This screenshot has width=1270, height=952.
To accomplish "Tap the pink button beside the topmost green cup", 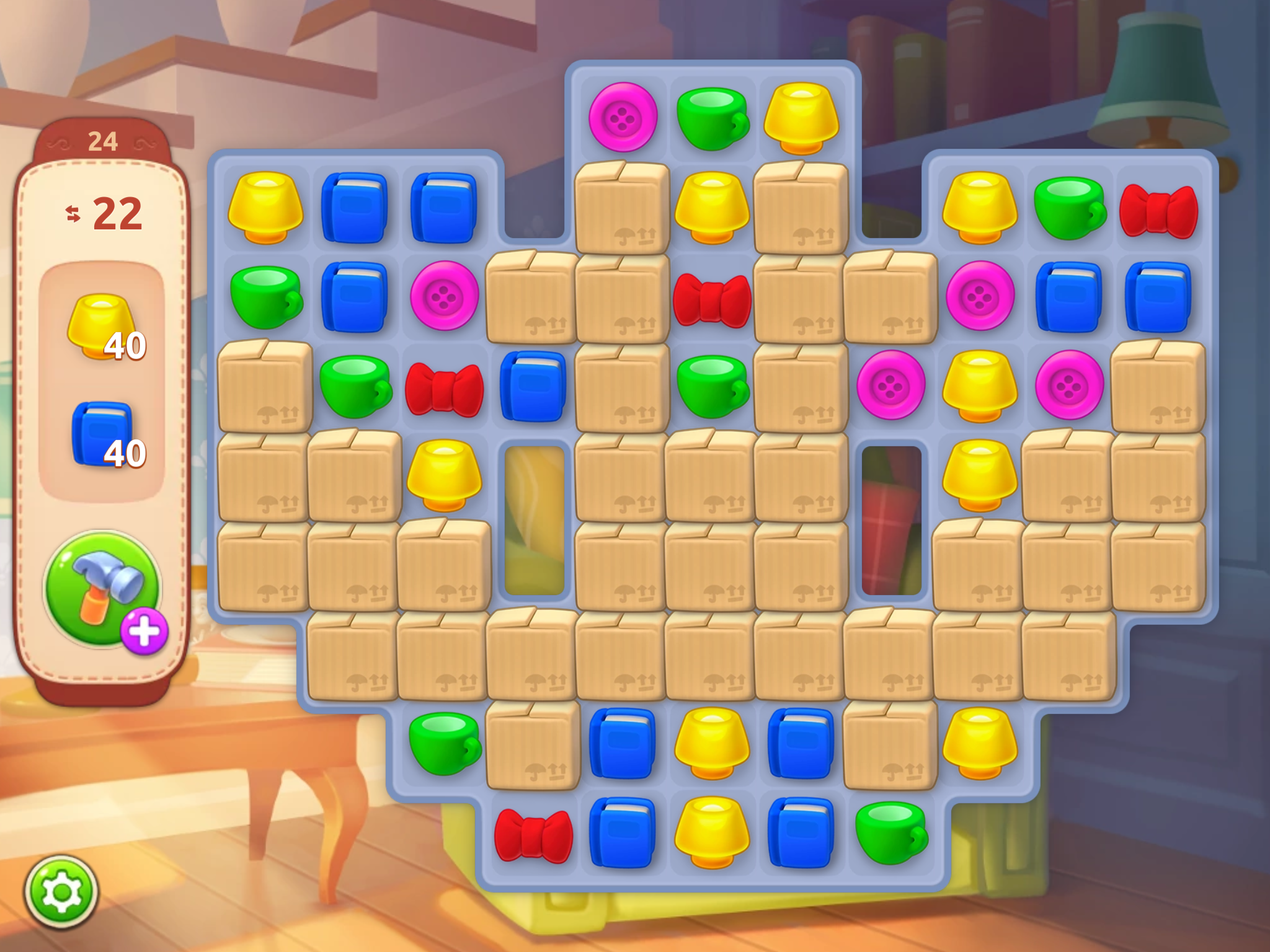I will pyautogui.click(x=623, y=118).
